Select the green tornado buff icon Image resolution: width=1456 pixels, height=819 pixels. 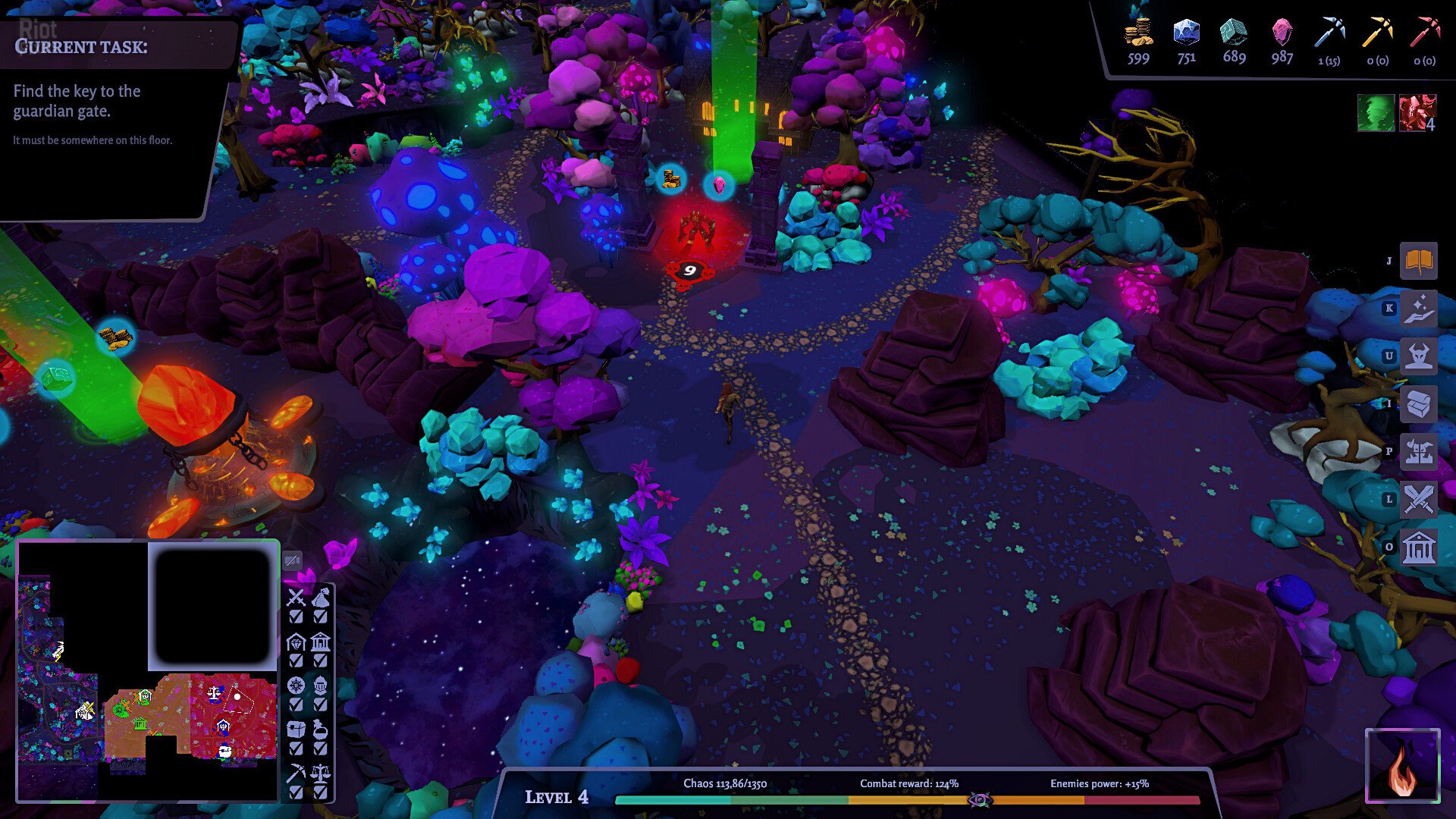click(1376, 113)
